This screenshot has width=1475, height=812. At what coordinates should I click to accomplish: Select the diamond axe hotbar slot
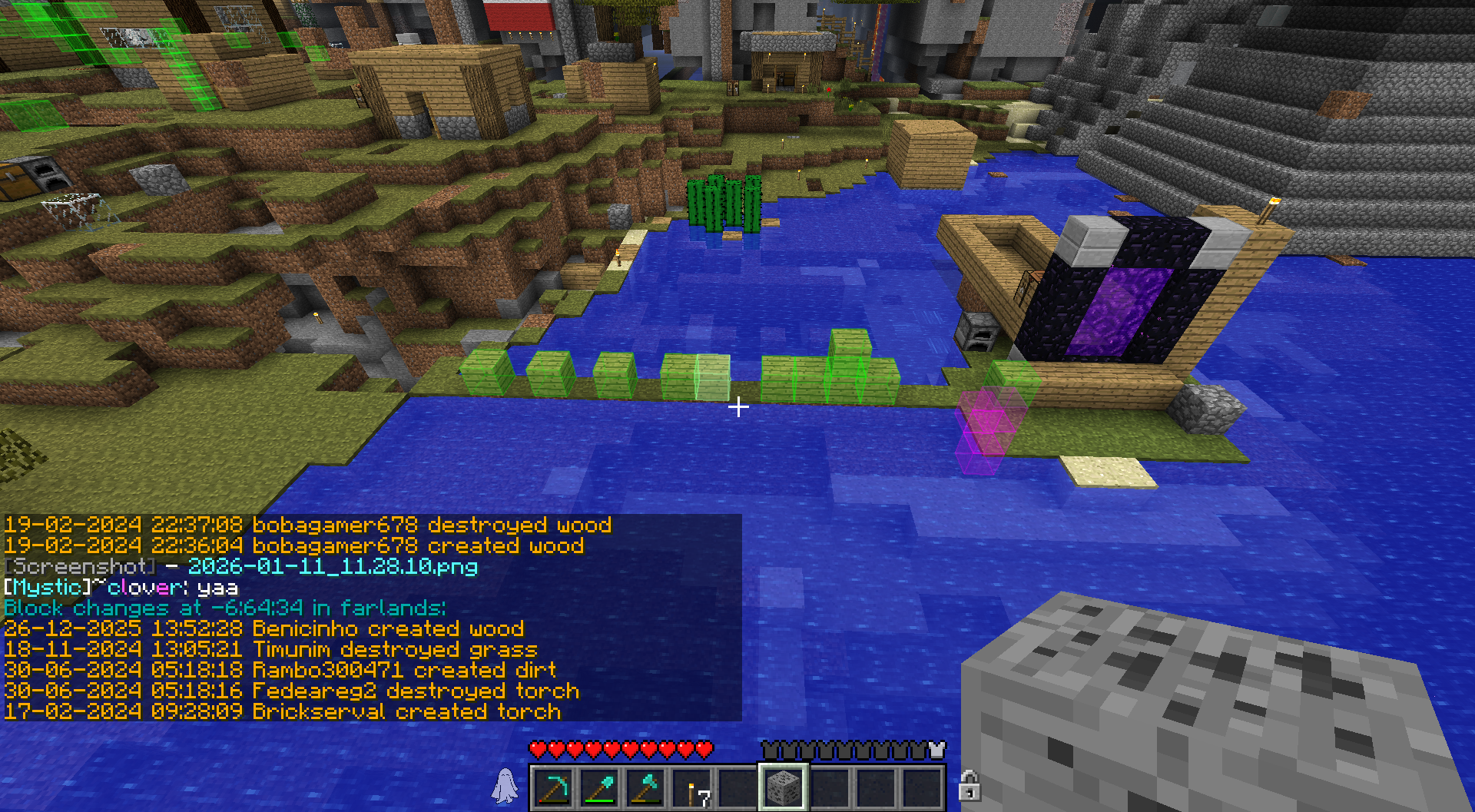(645, 788)
